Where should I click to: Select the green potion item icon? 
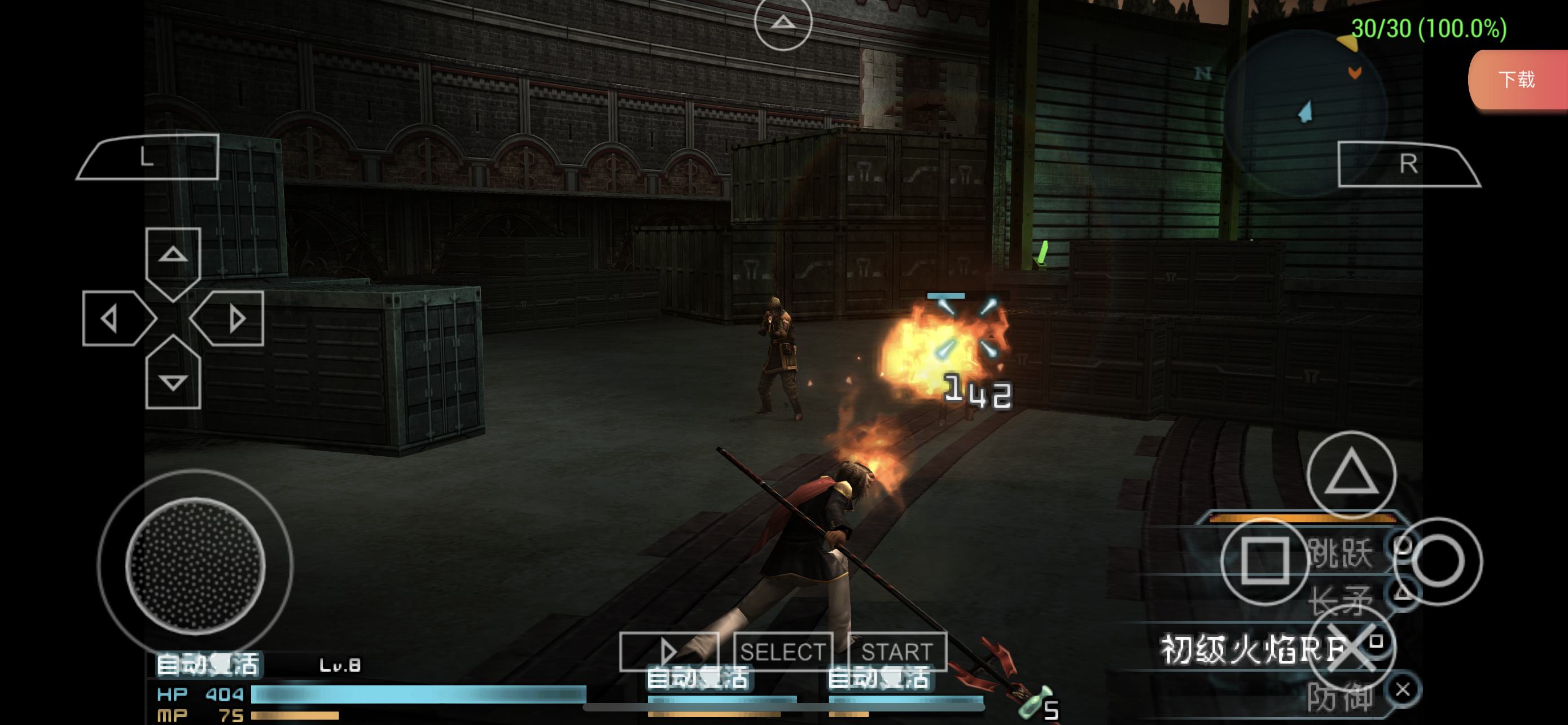click(1034, 704)
